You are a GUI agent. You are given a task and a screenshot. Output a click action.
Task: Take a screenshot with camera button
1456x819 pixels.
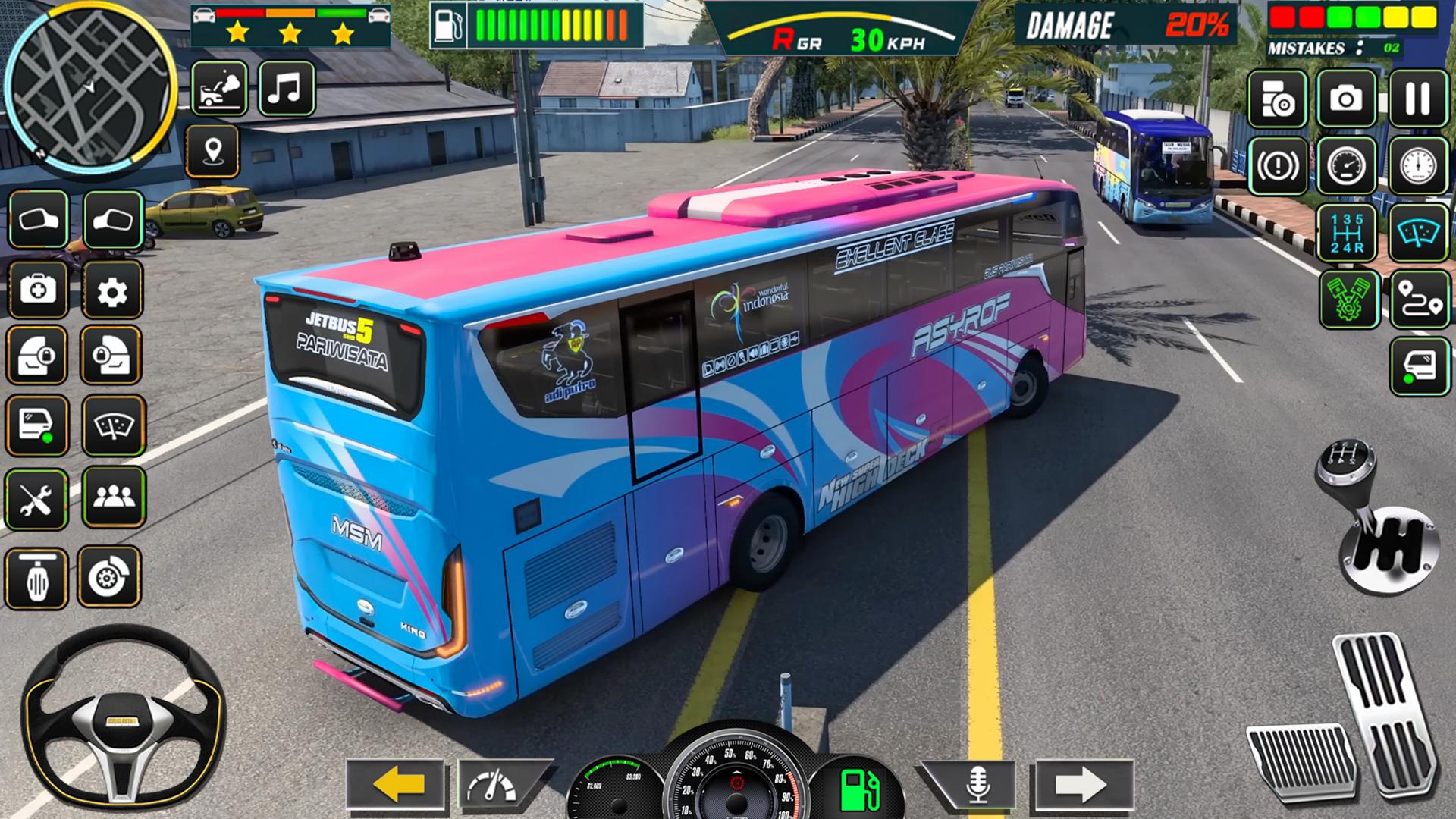pos(1346,99)
